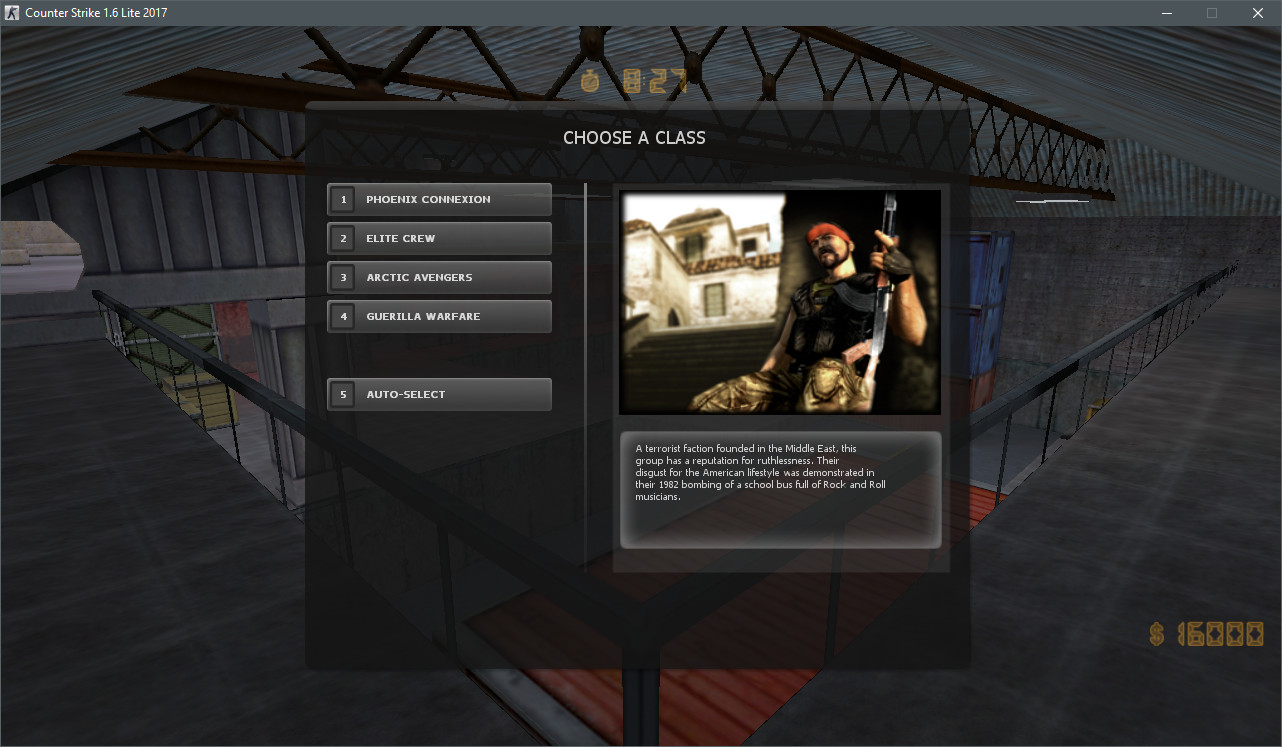This screenshot has height=747, width=1282.
Task: Click the terrorist character portrait preview
Action: coord(779,302)
